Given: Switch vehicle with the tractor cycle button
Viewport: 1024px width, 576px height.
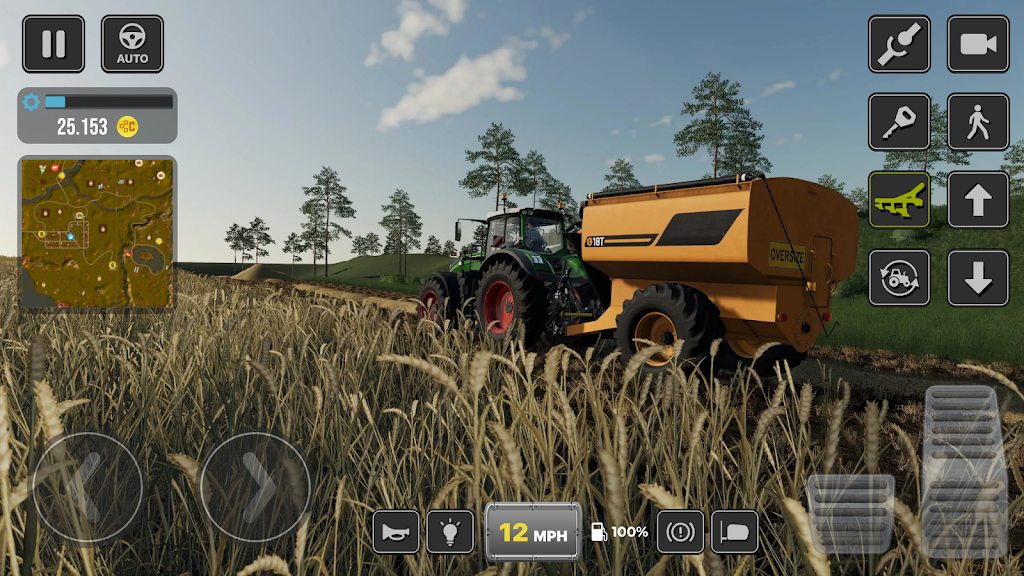Looking at the screenshot, I should point(899,278).
